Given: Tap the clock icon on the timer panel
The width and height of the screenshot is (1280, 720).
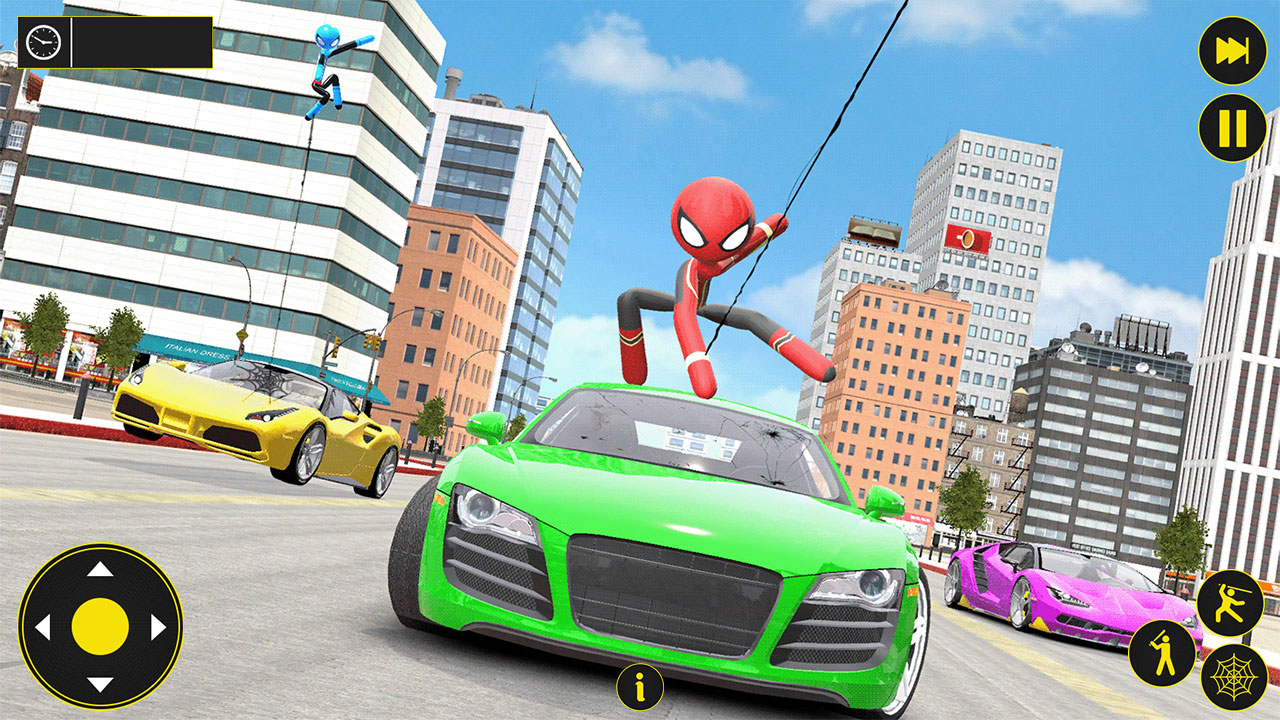Looking at the screenshot, I should [x=41, y=44].
